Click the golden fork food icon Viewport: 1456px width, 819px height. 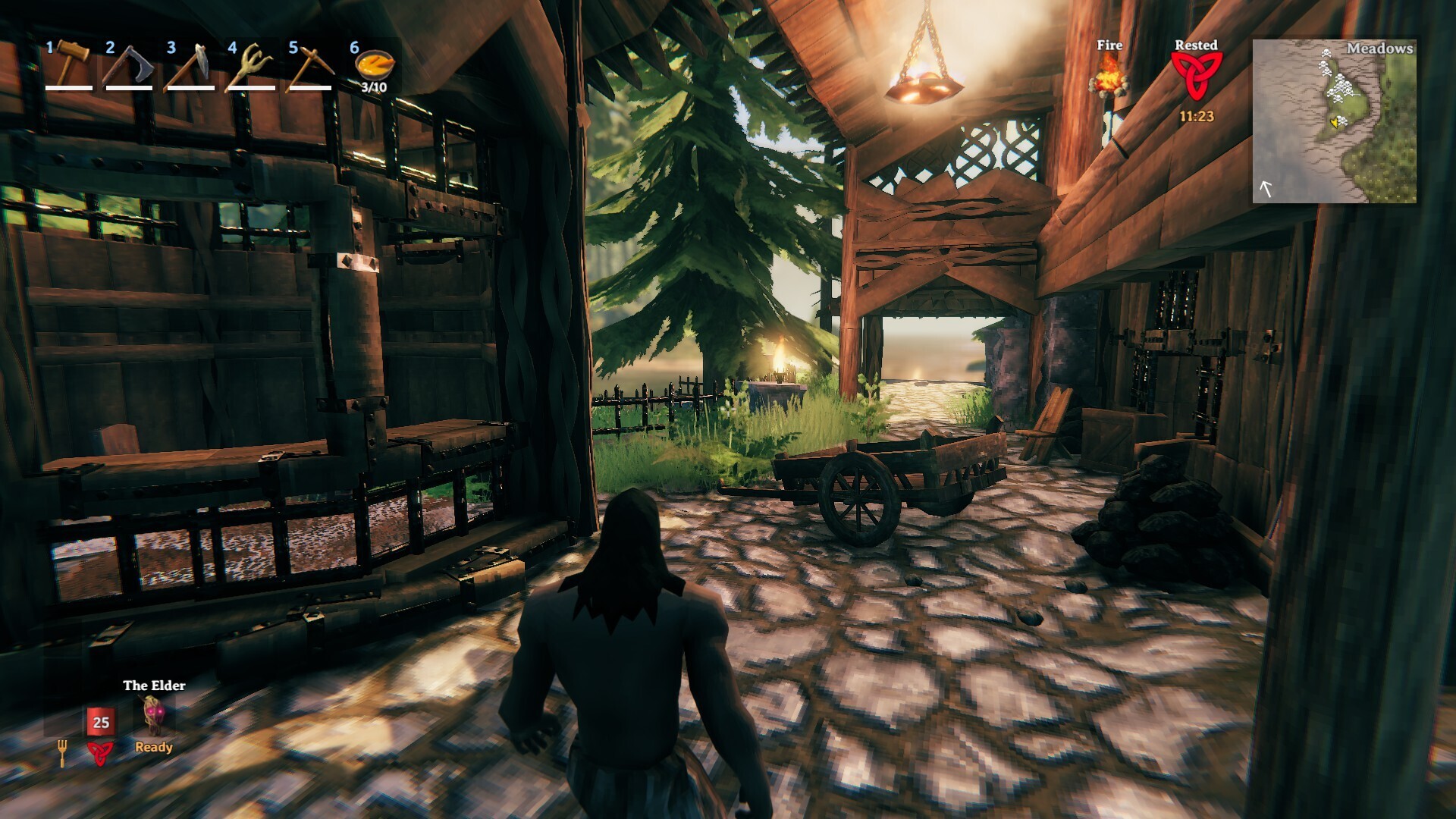pos(62,752)
